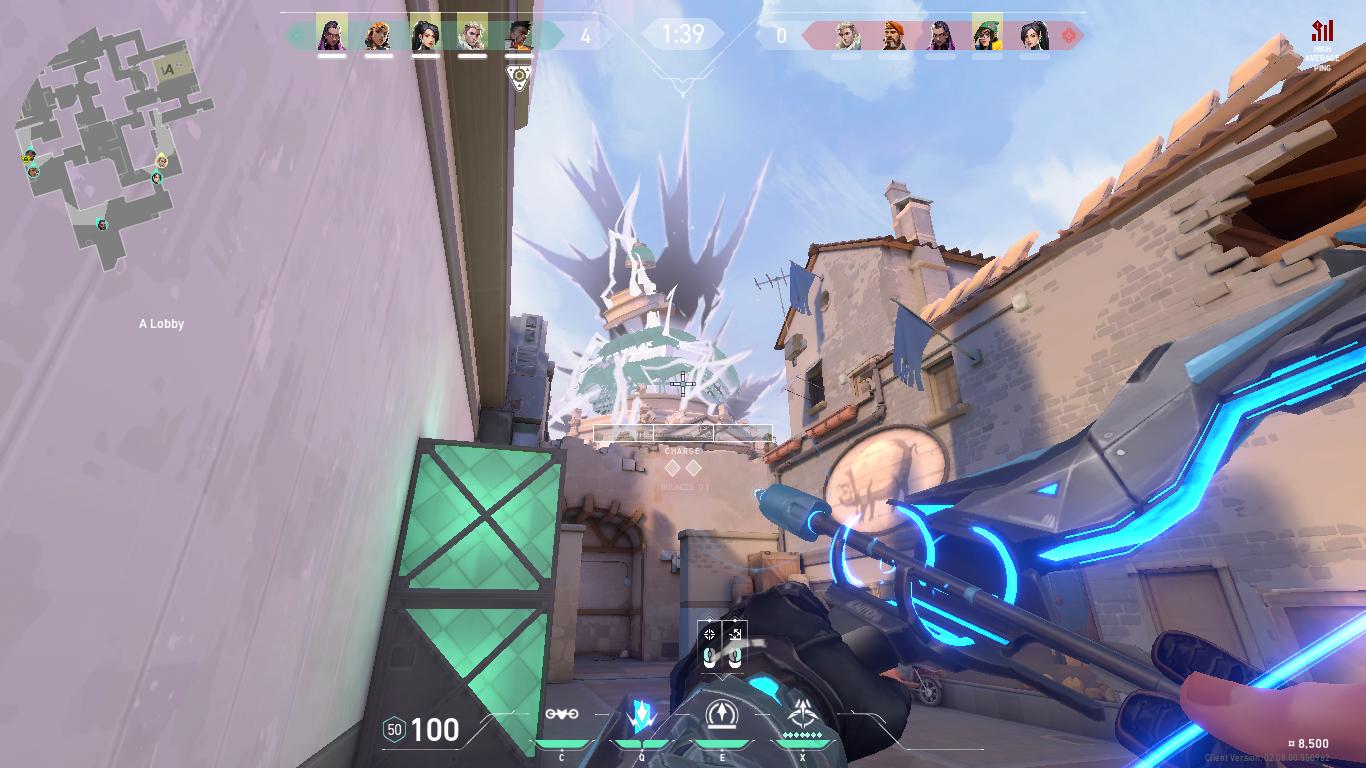Select enemy Brimstone's portrait
The height and width of the screenshot is (768, 1366).
[x=894, y=36]
